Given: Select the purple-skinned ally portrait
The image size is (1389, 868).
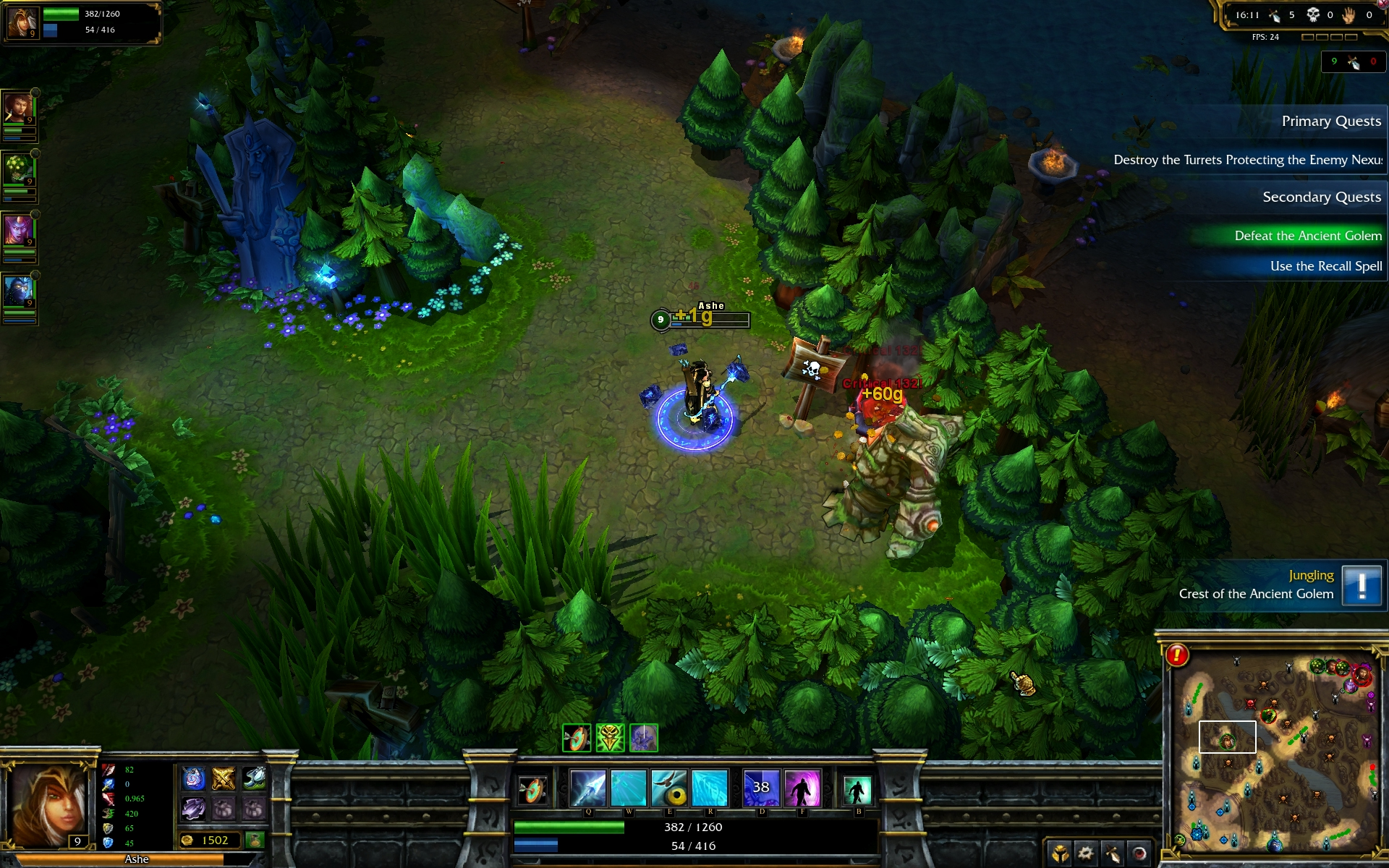Looking at the screenshot, I should 18,231.
